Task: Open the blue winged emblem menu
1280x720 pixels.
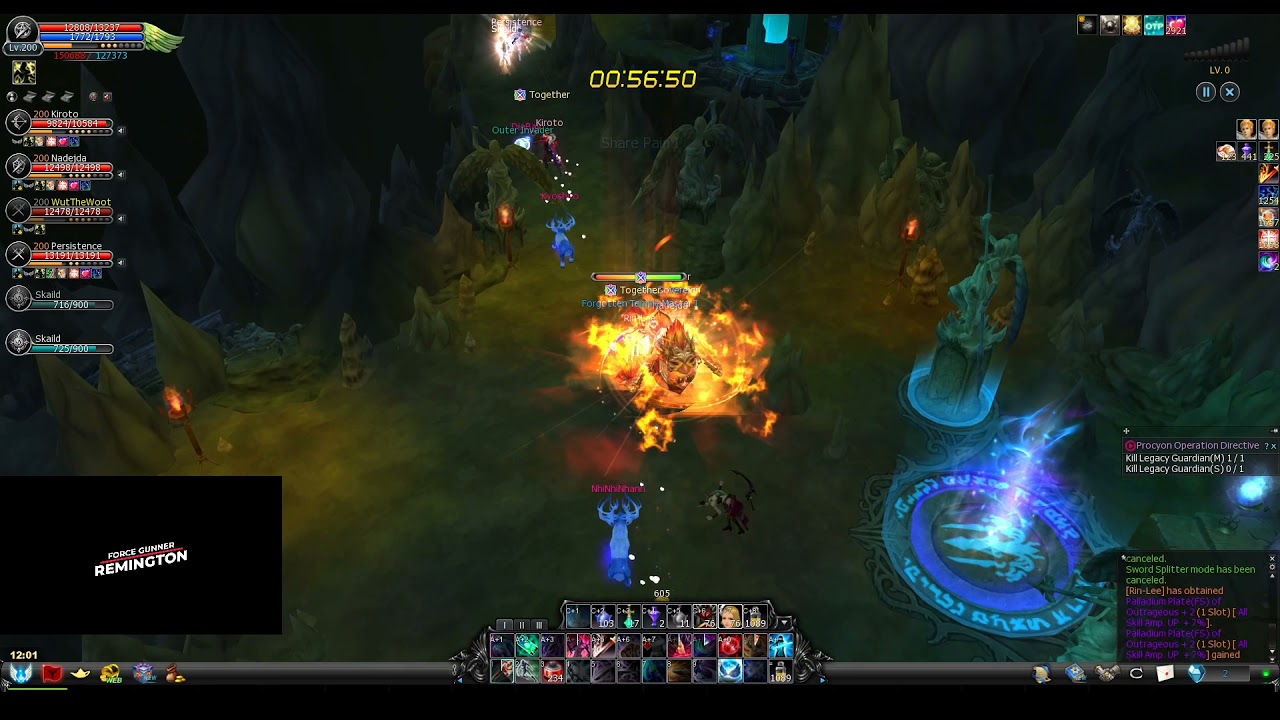Action: tap(21, 674)
